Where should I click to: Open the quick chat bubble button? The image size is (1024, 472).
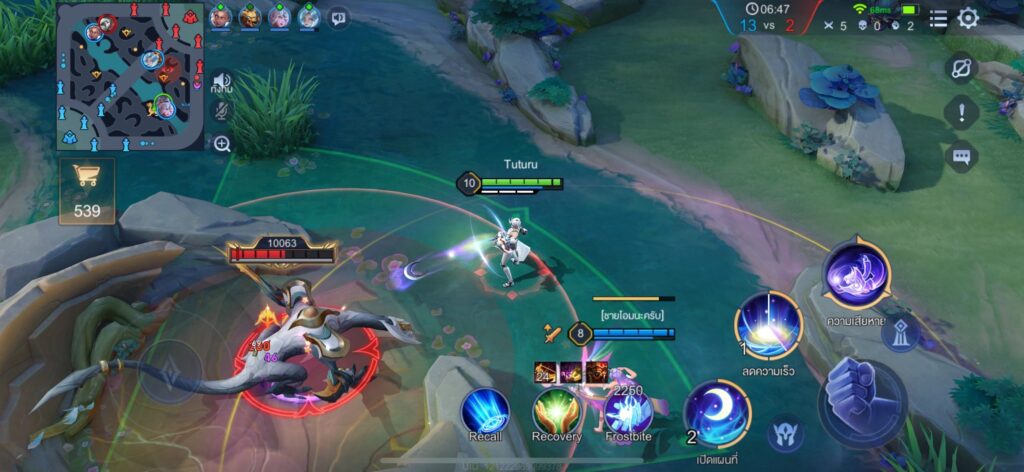961,157
